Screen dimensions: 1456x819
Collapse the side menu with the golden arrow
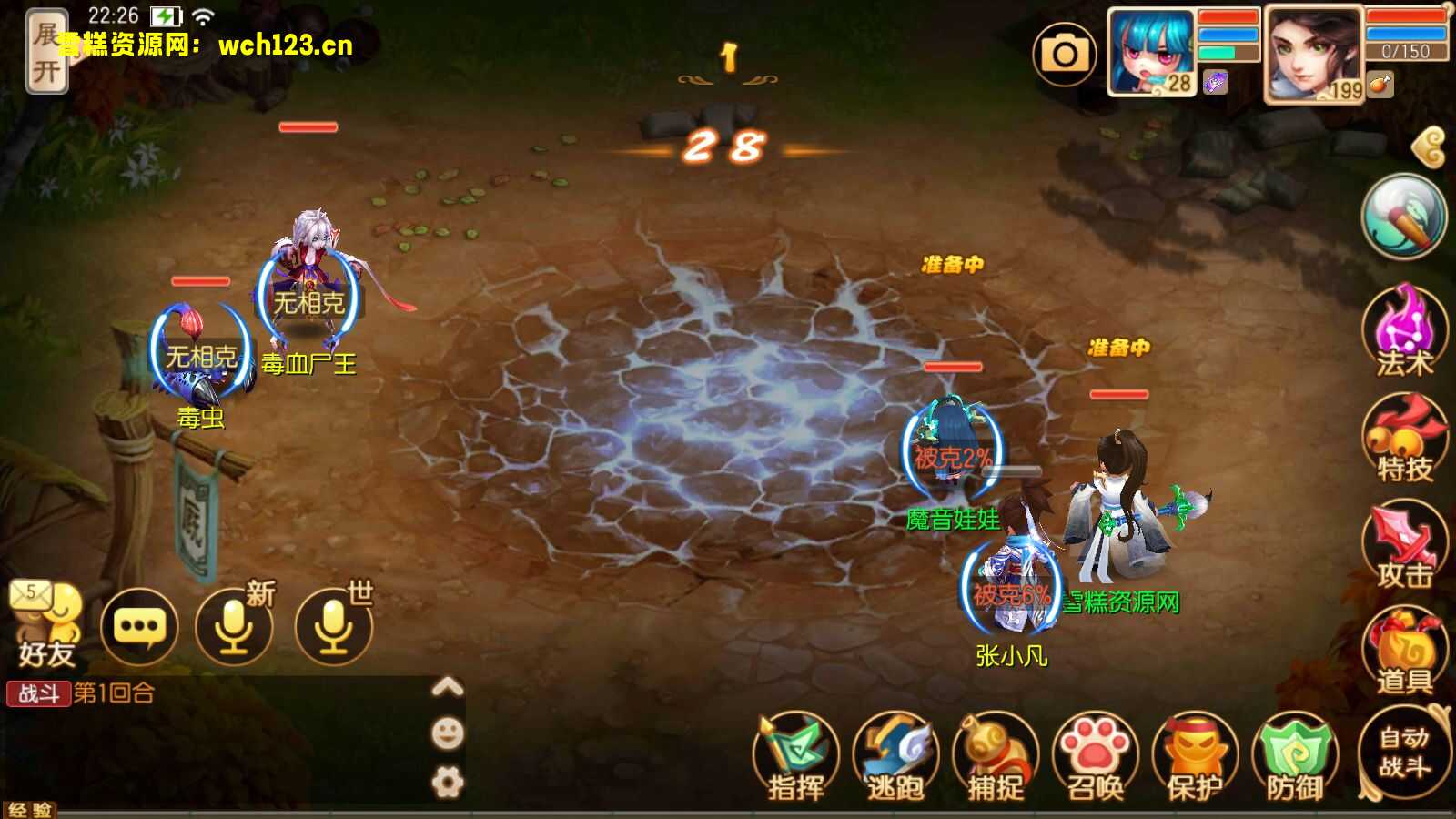[x=1431, y=147]
